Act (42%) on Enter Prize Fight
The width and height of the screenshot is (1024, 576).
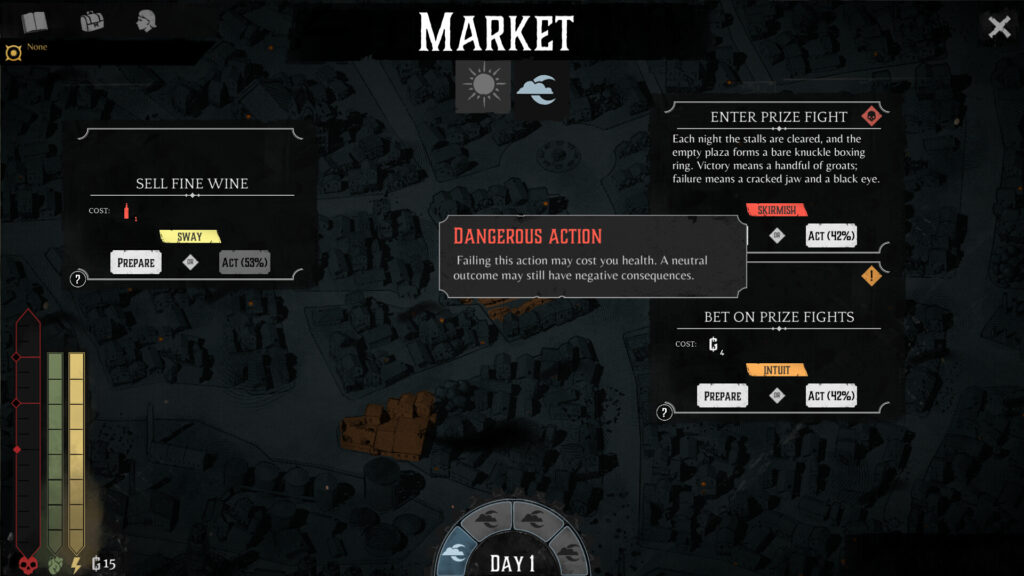click(831, 235)
